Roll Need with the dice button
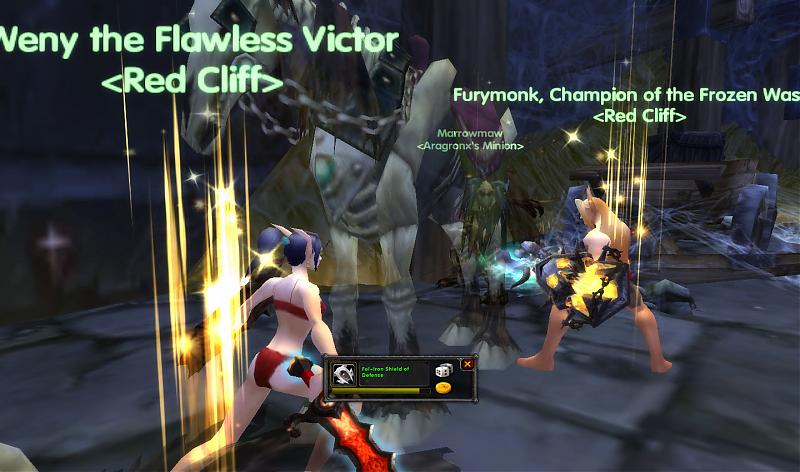This screenshot has width=800, height=472. (x=443, y=370)
